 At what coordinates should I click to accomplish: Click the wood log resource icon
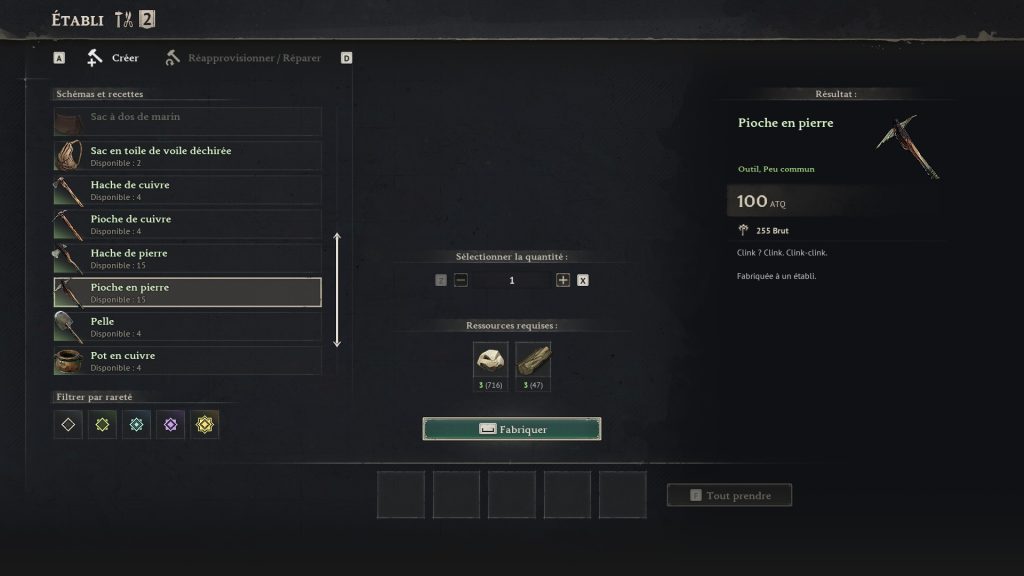pos(533,360)
